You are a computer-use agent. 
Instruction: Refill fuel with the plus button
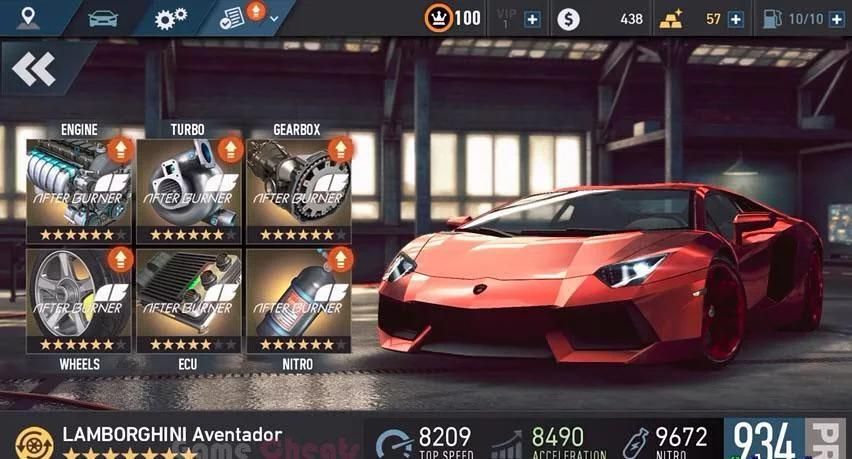pyautogui.click(x=835, y=19)
